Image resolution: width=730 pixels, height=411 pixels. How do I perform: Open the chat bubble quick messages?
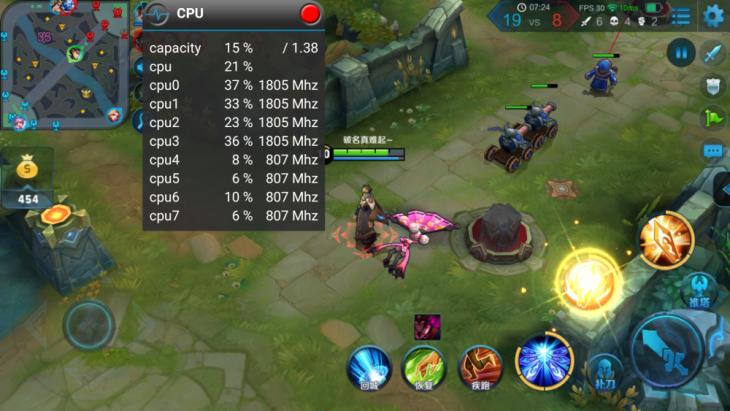click(713, 151)
